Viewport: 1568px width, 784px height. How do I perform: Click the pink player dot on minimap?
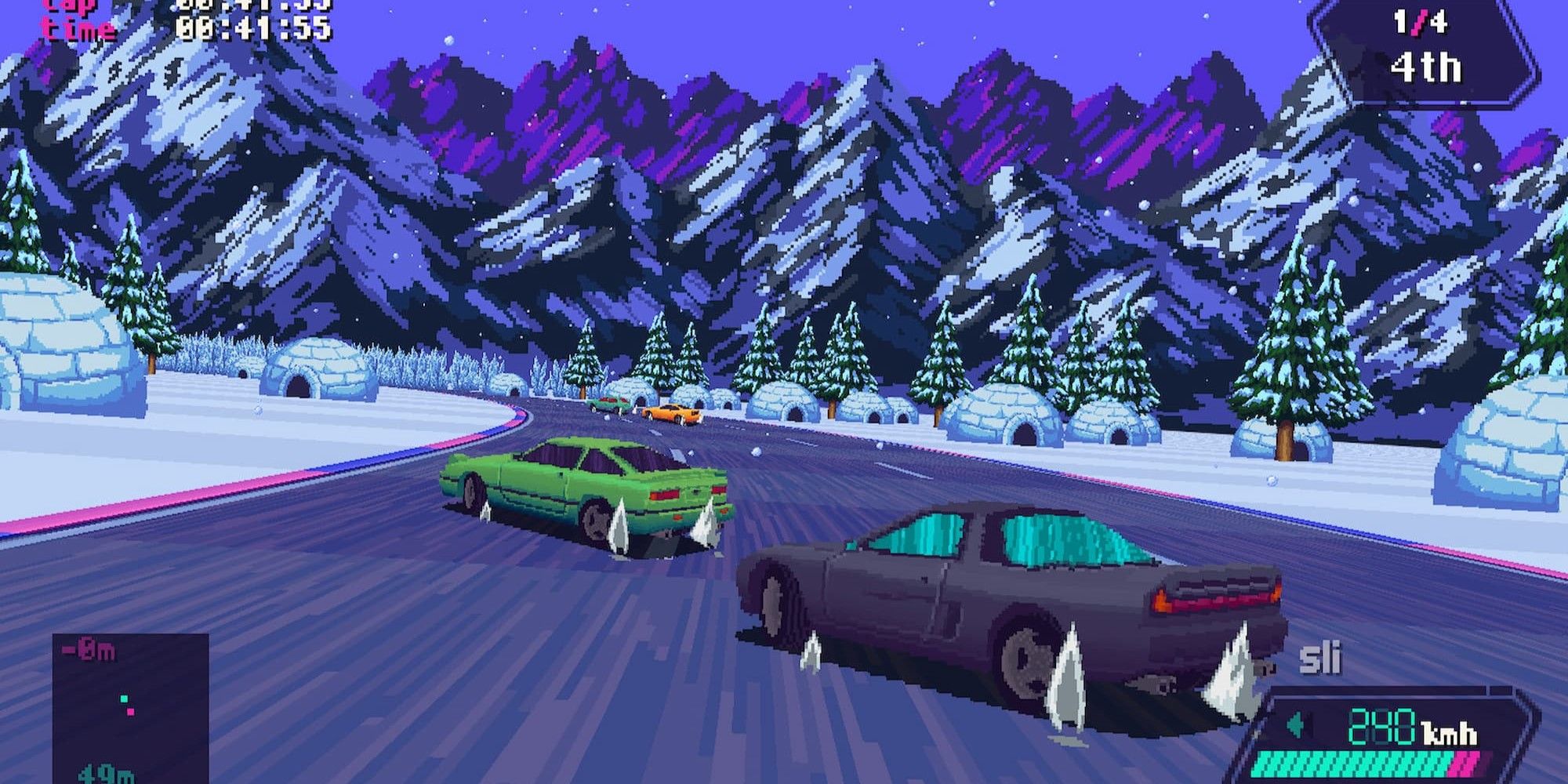(130, 712)
